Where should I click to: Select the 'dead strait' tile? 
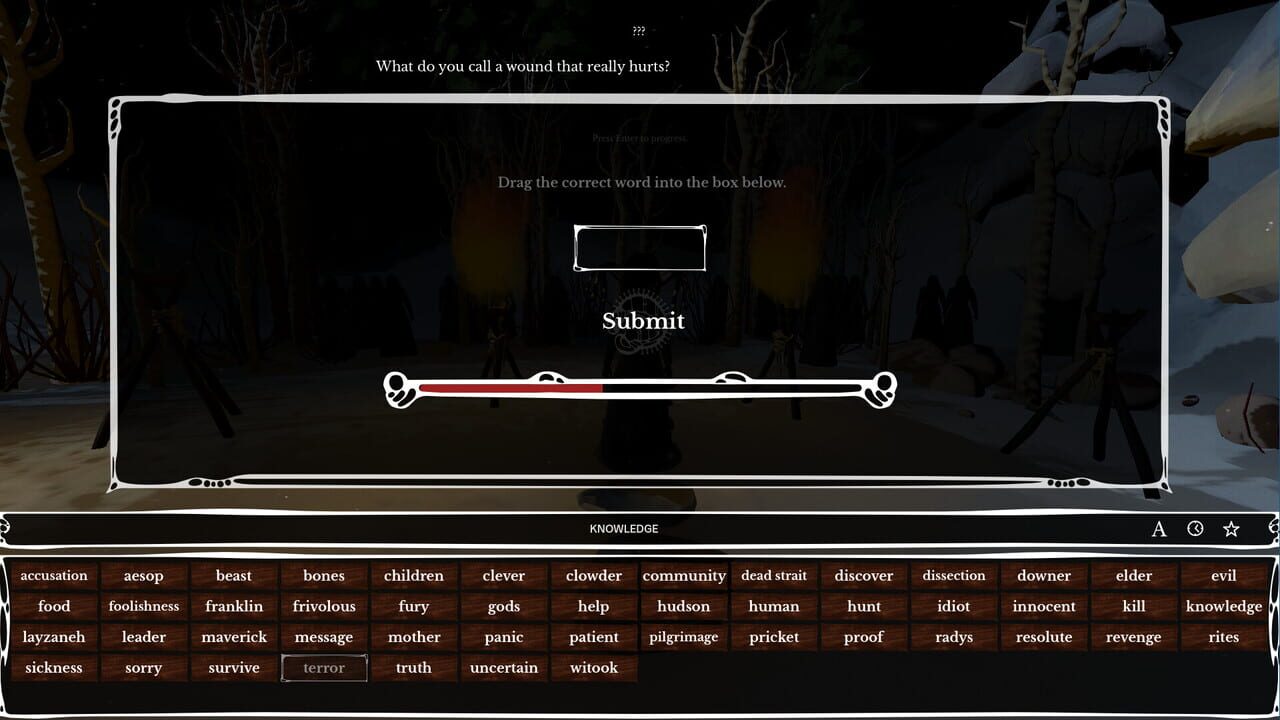pos(774,575)
